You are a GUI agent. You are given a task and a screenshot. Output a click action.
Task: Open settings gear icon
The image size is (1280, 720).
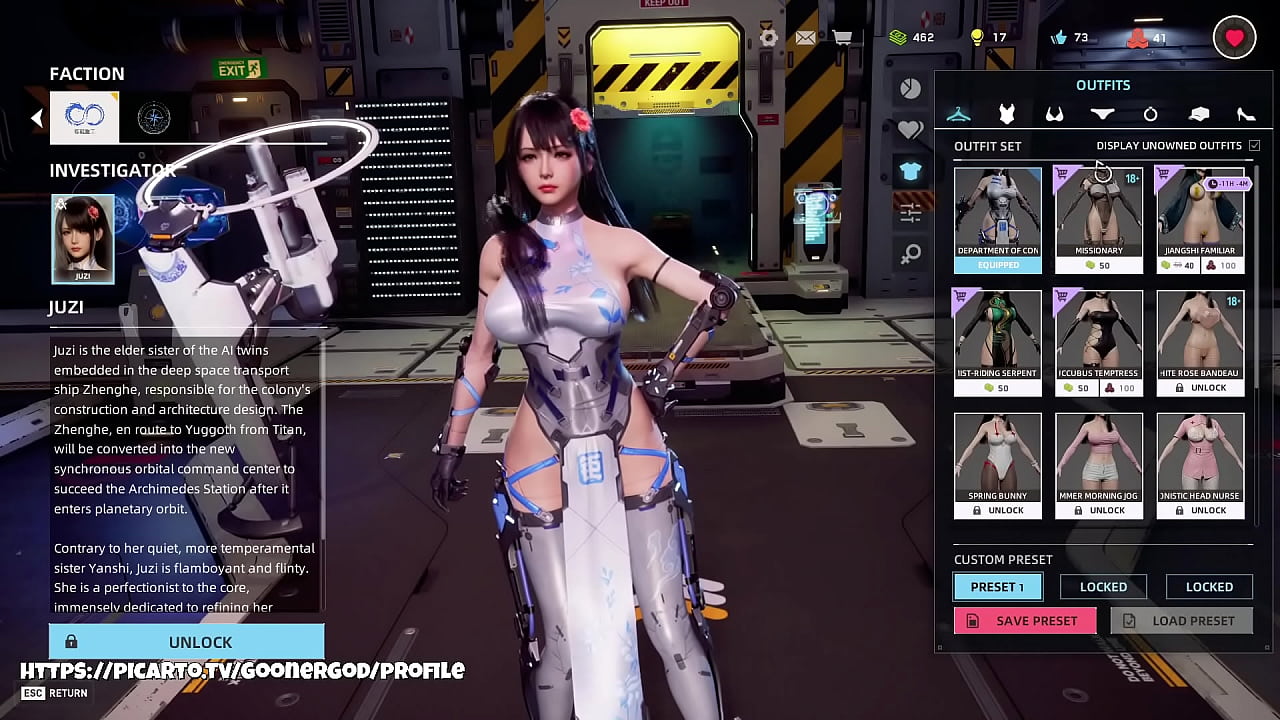click(768, 38)
